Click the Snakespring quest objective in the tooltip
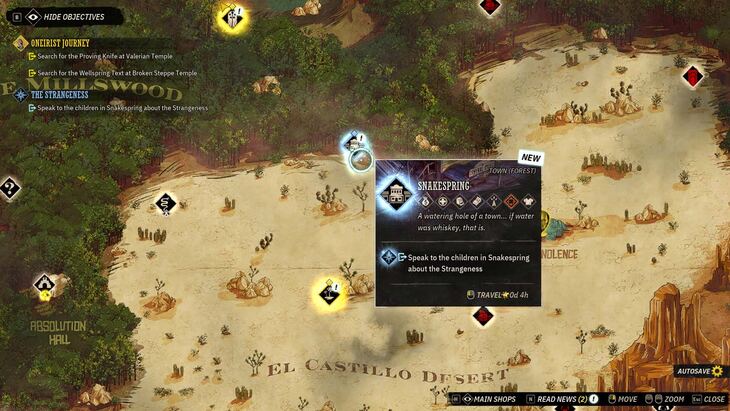Screen dimensions: 730x411 tap(450, 262)
